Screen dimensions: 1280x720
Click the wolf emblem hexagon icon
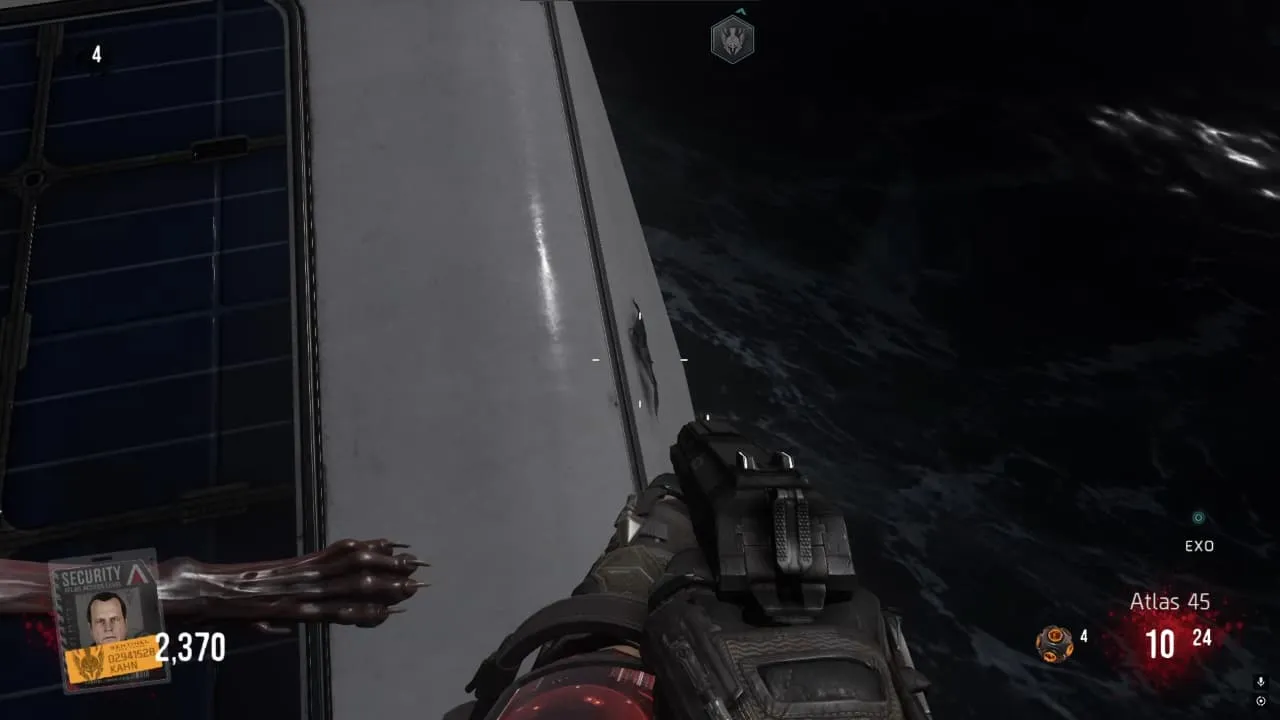[x=732, y=39]
